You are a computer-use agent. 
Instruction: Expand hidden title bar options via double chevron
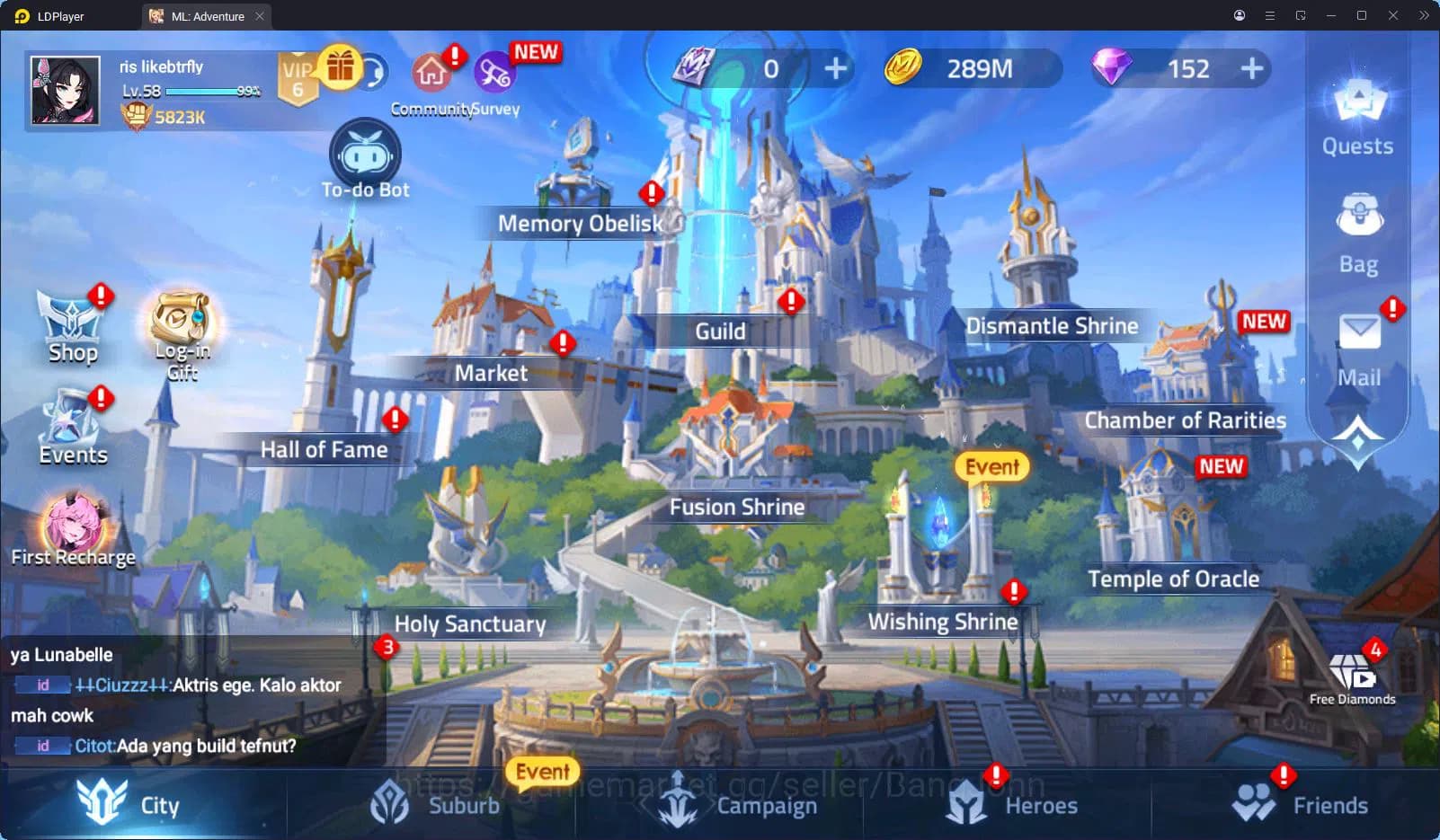pos(1423,15)
